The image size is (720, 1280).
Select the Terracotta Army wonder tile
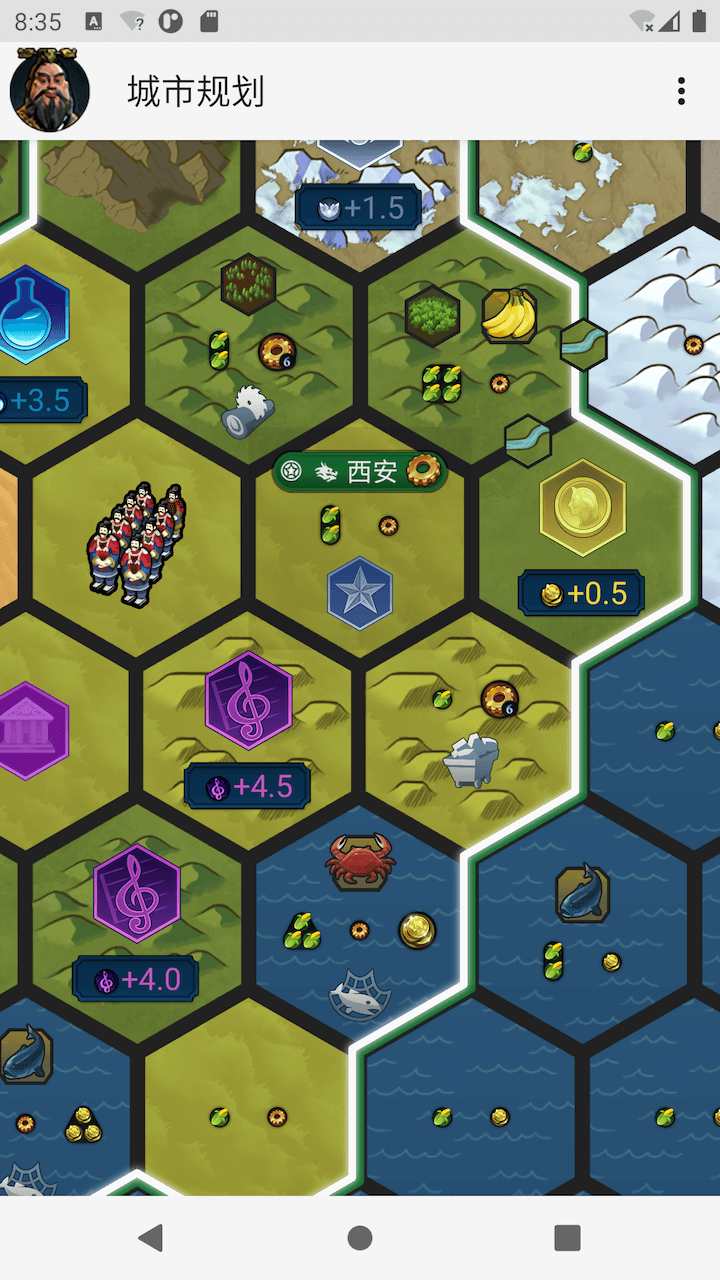(137, 545)
